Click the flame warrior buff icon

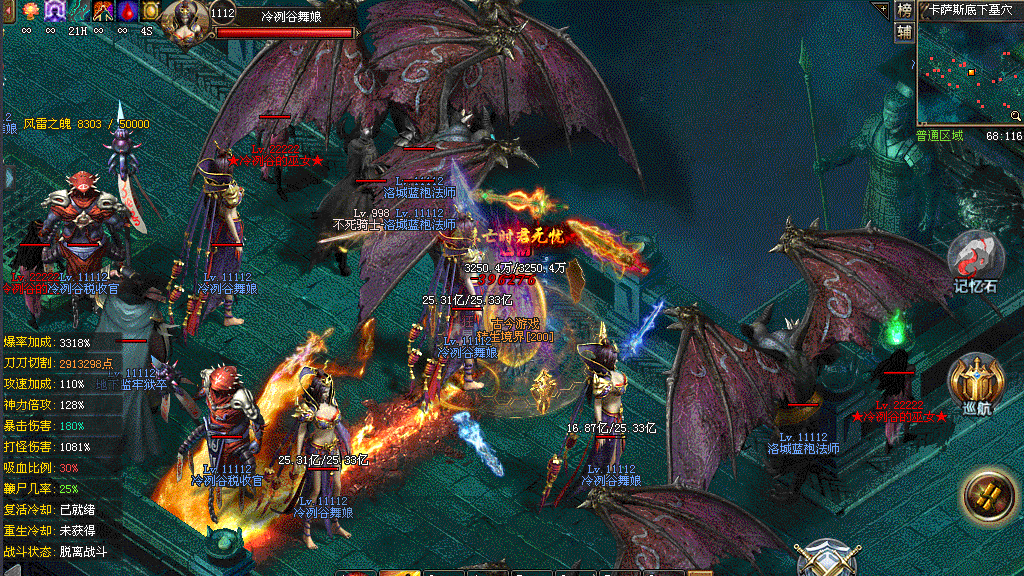(x=103, y=11)
